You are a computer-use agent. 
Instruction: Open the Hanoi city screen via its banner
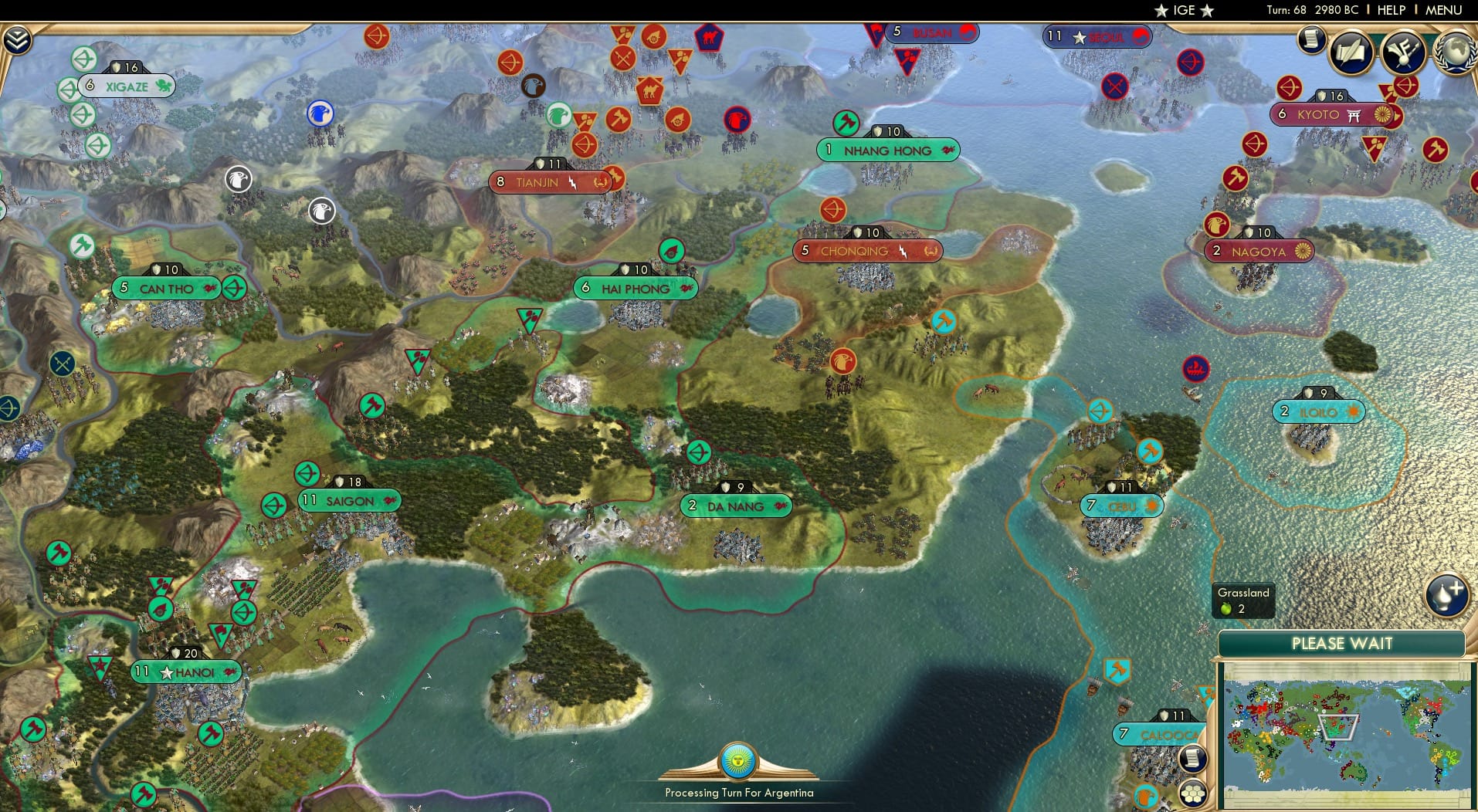[185, 672]
